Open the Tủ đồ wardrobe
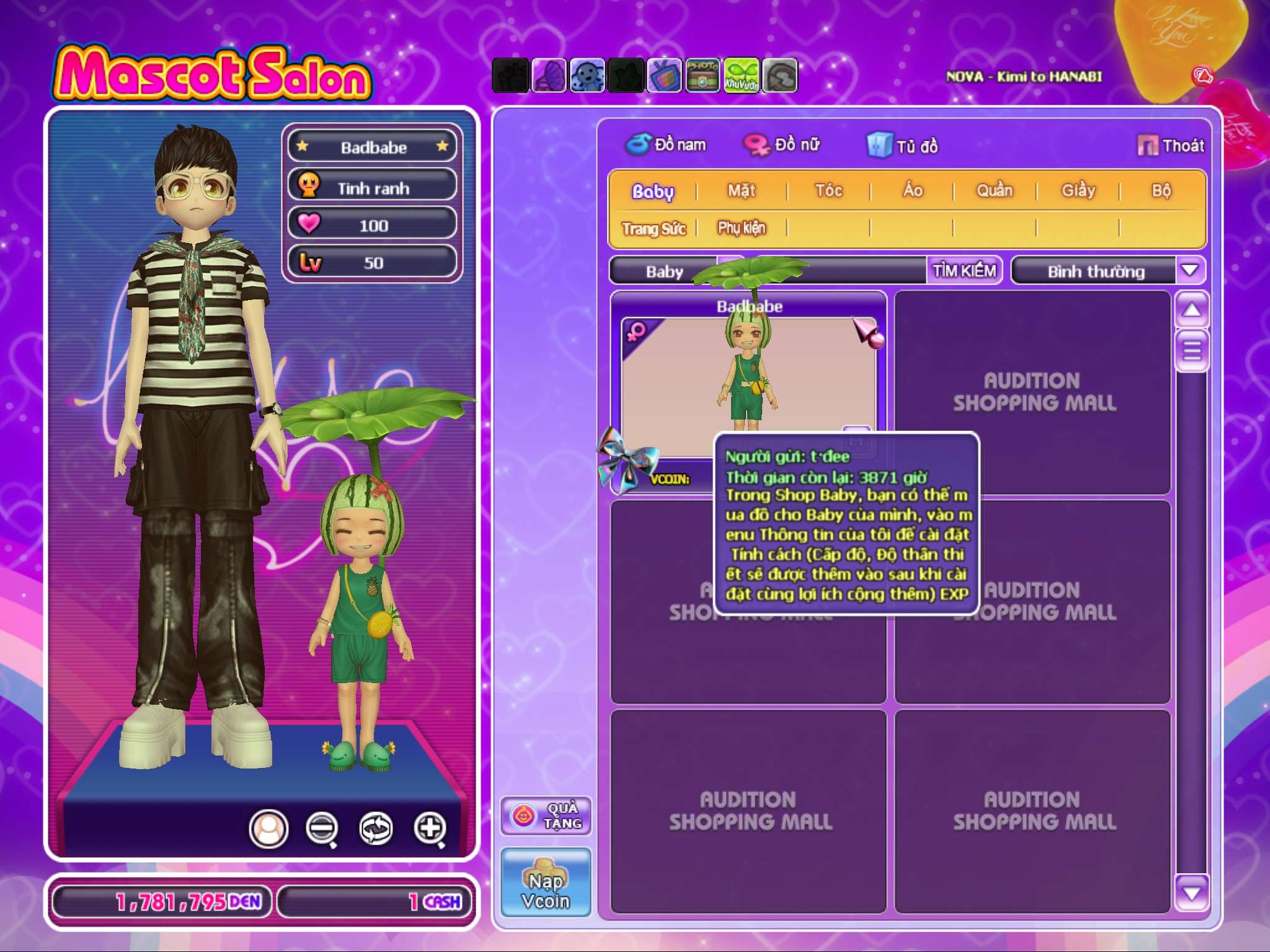Screen dimensions: 1270x952 [x=903, y=146]
